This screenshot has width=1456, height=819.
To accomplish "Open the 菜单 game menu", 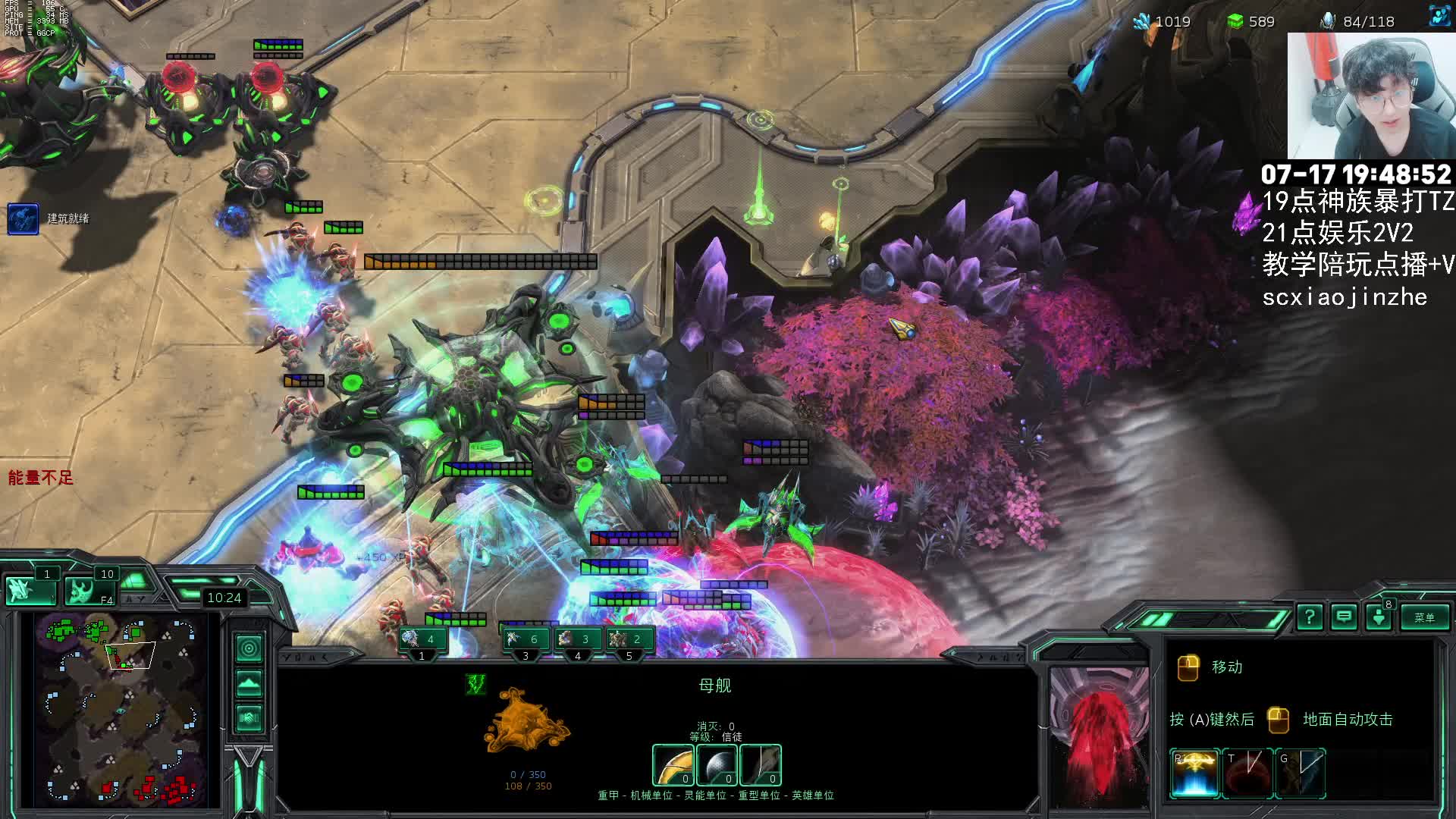I will [1423, 617].
